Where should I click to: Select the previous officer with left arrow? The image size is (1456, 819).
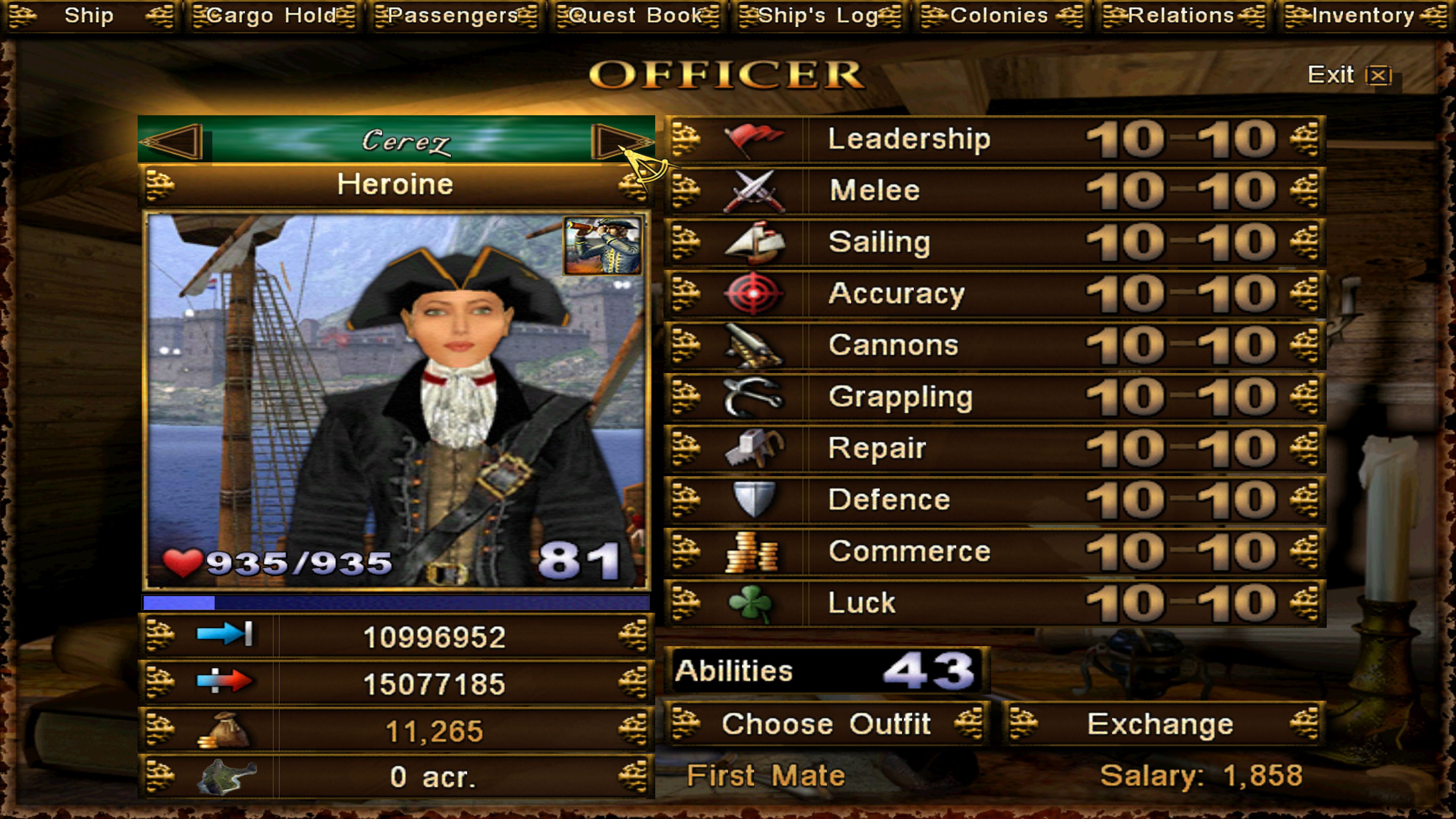173,141
